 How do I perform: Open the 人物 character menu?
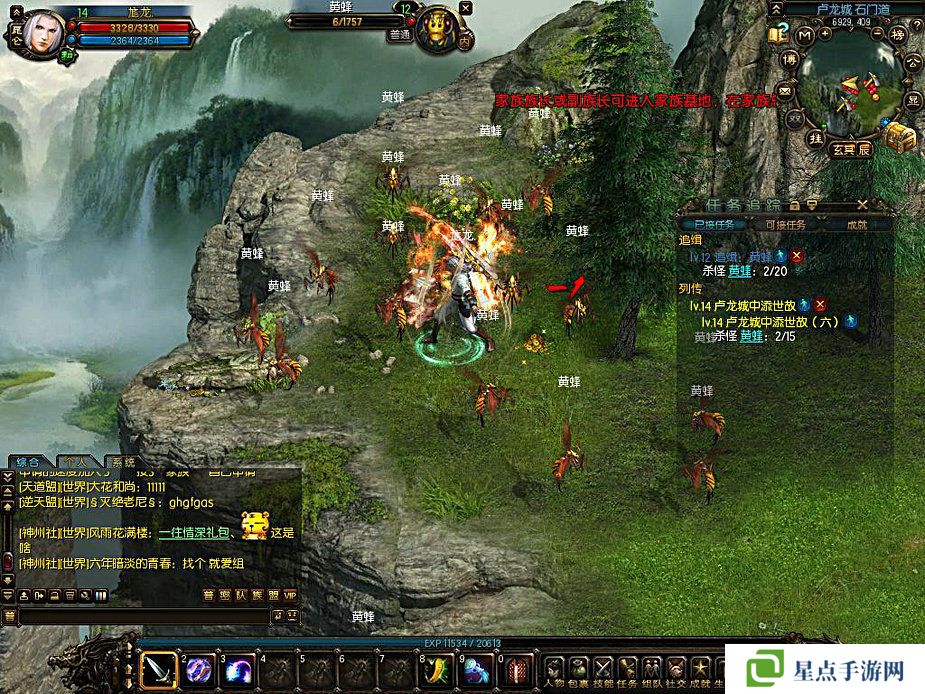tap(553, 669)
